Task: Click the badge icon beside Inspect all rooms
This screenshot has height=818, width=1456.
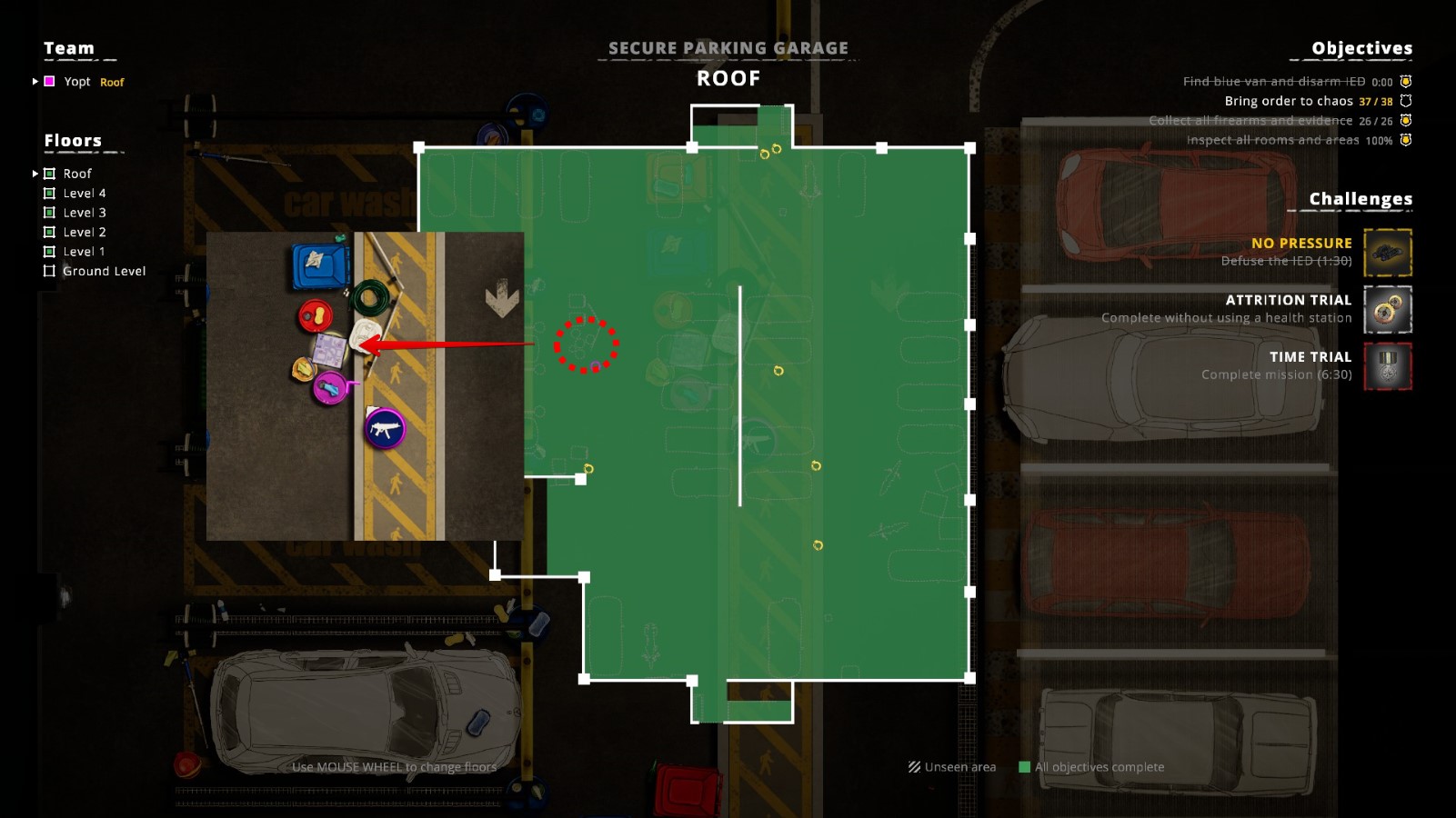Action: (x=1406, y=139)
